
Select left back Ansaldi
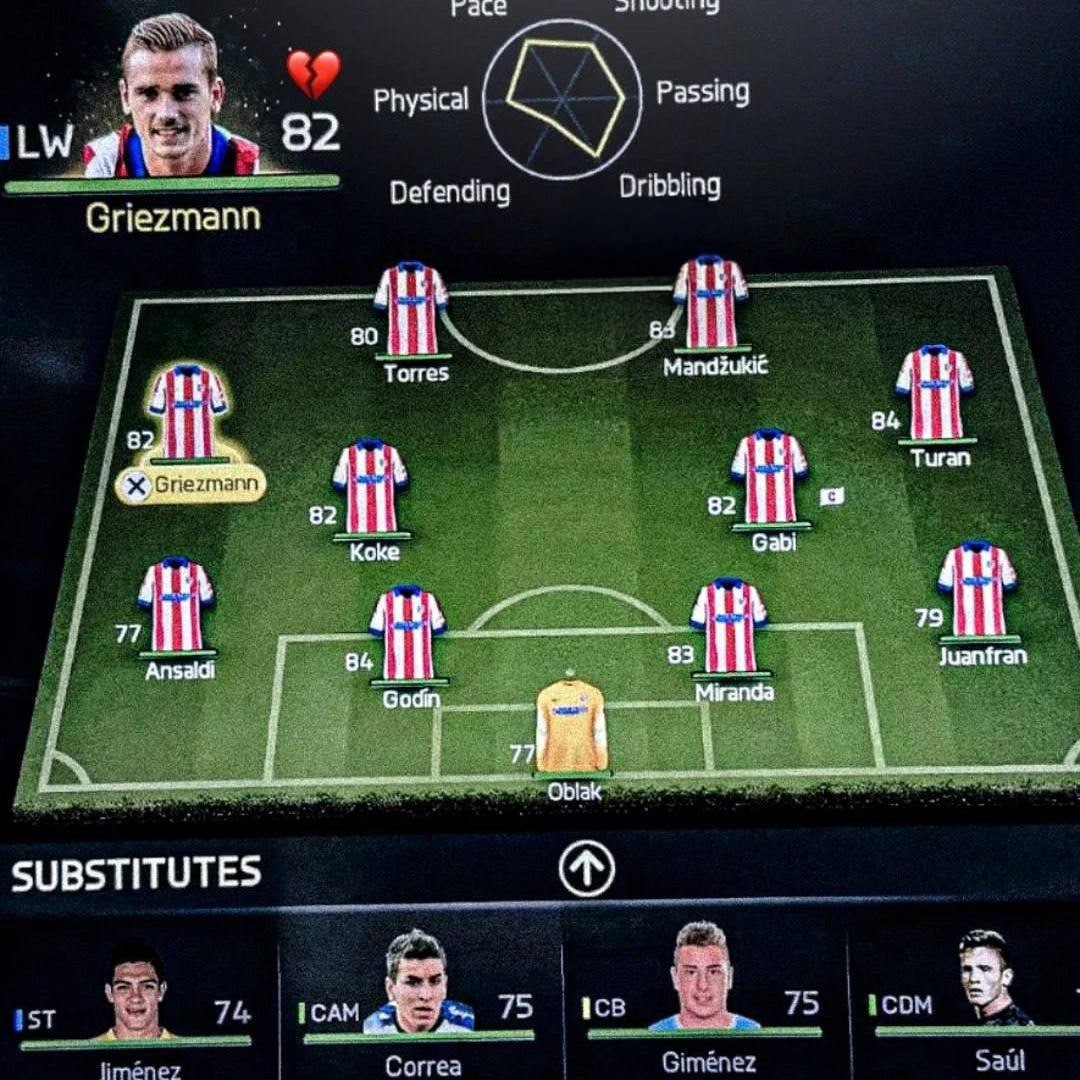[x=177, y=606]
